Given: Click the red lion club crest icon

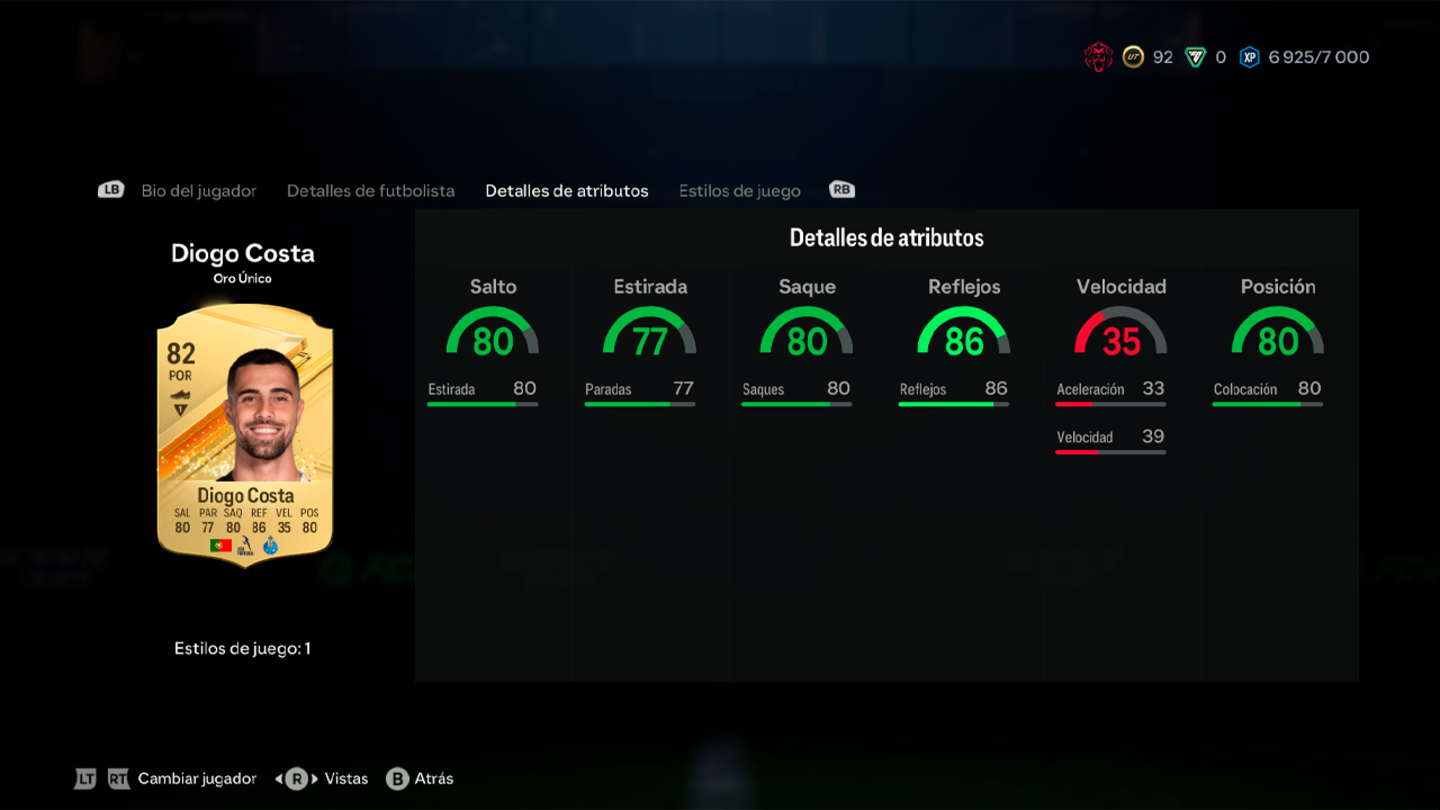Looking at the screenshot, I should click(x=1098, y=57).
